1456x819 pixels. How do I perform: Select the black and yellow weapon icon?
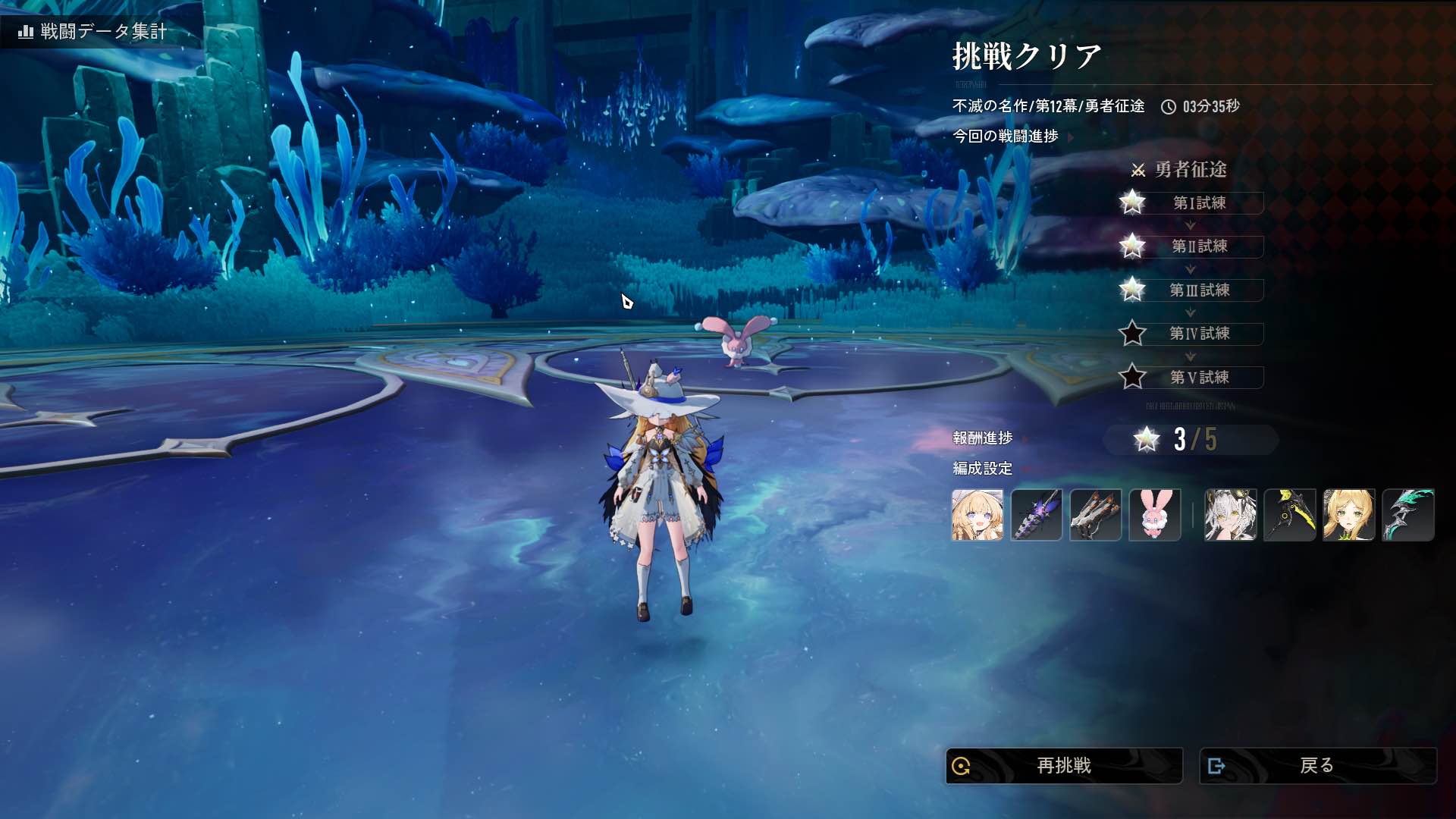pyautogui.click(x=1289, y=515)
